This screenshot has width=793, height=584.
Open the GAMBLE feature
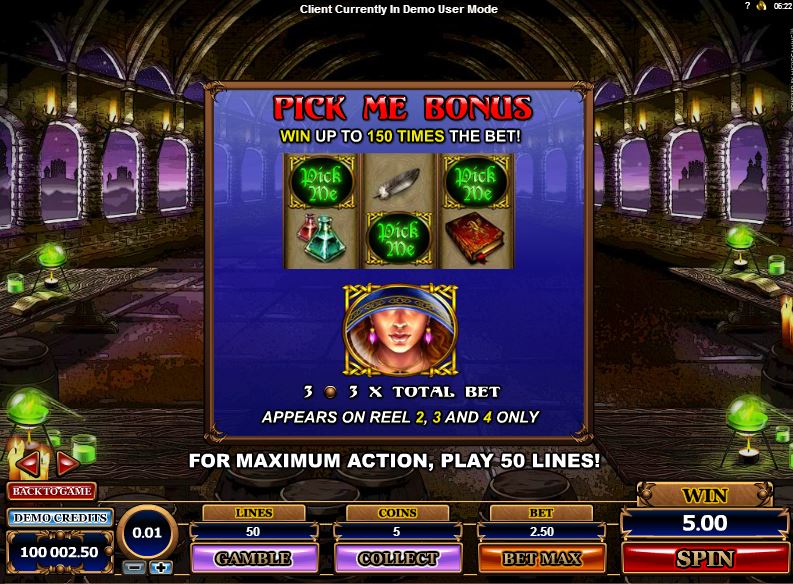point(253,558)
